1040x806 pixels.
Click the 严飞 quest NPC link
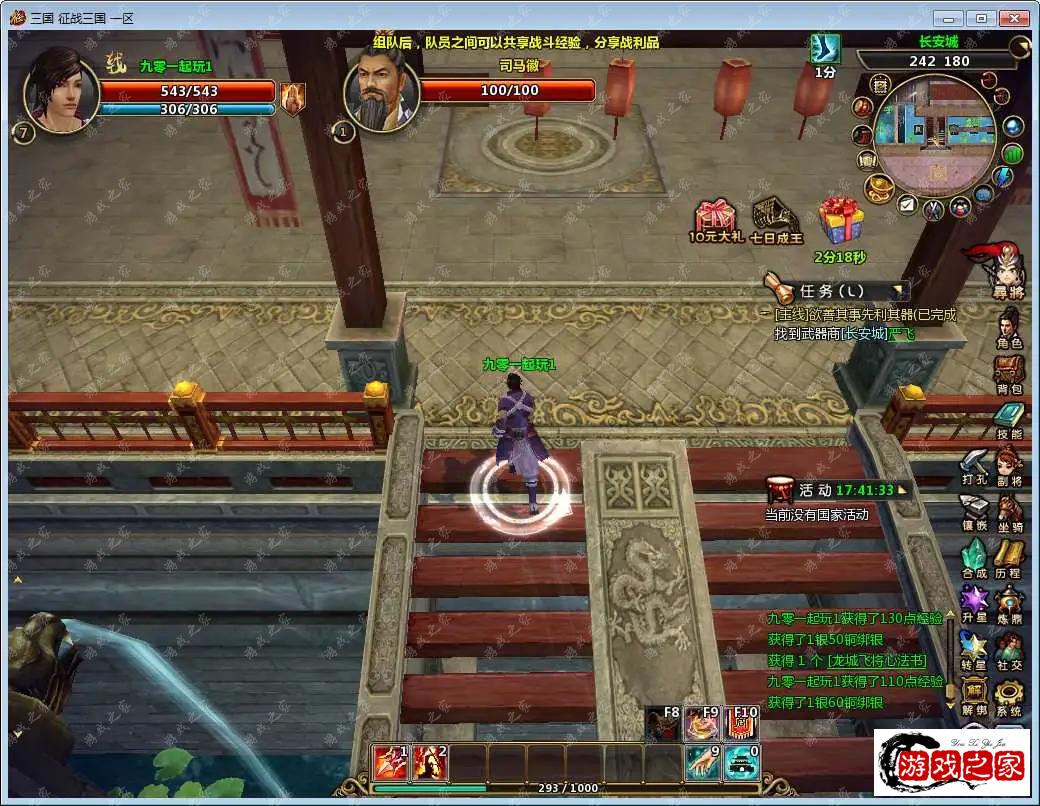click(903, 333)
